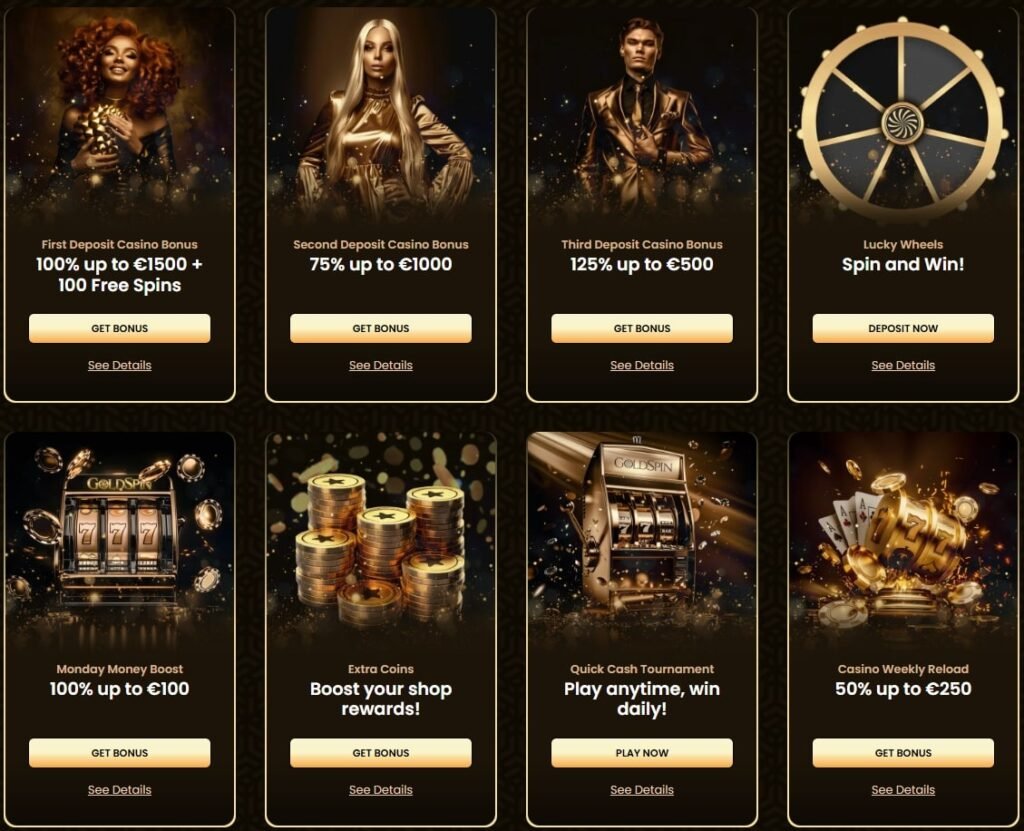Viewport: 1024px width, 831px height.
Task: See details of First Deposit Casino Bonus
Action: coord(119,365)
